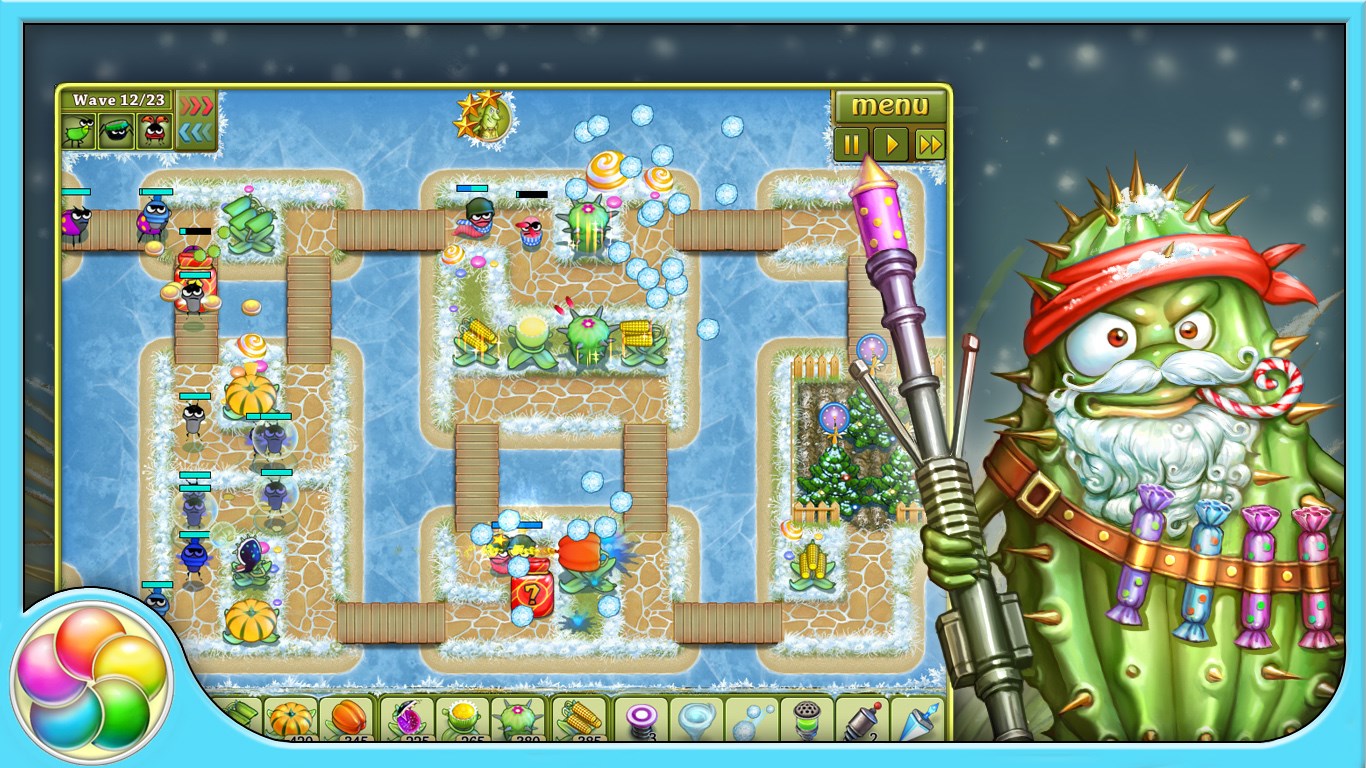Choose the corn cob tower
This screenshot has width=1366, height=768.
tap(579, 719)
